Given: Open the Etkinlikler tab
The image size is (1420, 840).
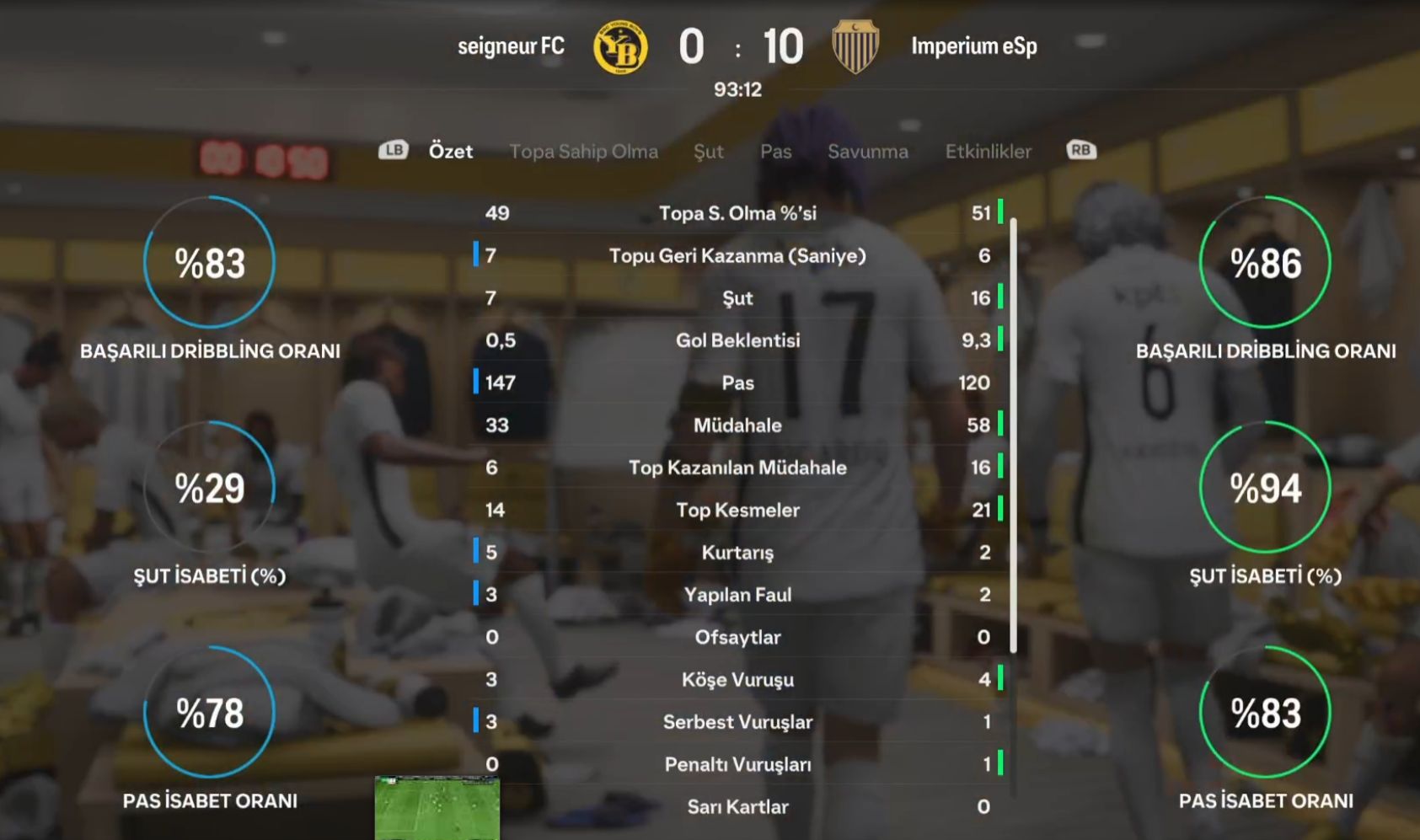Looking at the screenshot, I should [x=988, y=152].
